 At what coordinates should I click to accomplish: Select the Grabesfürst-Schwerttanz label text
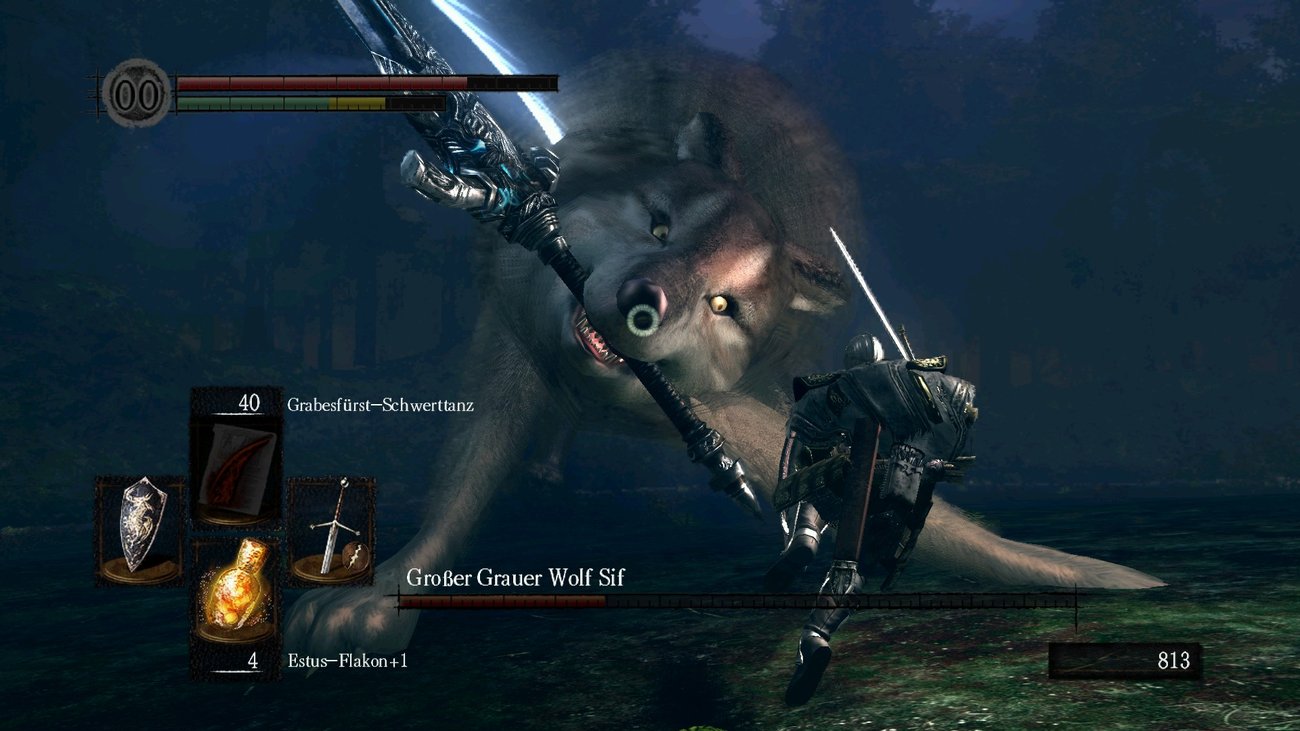tap(383, 406)
